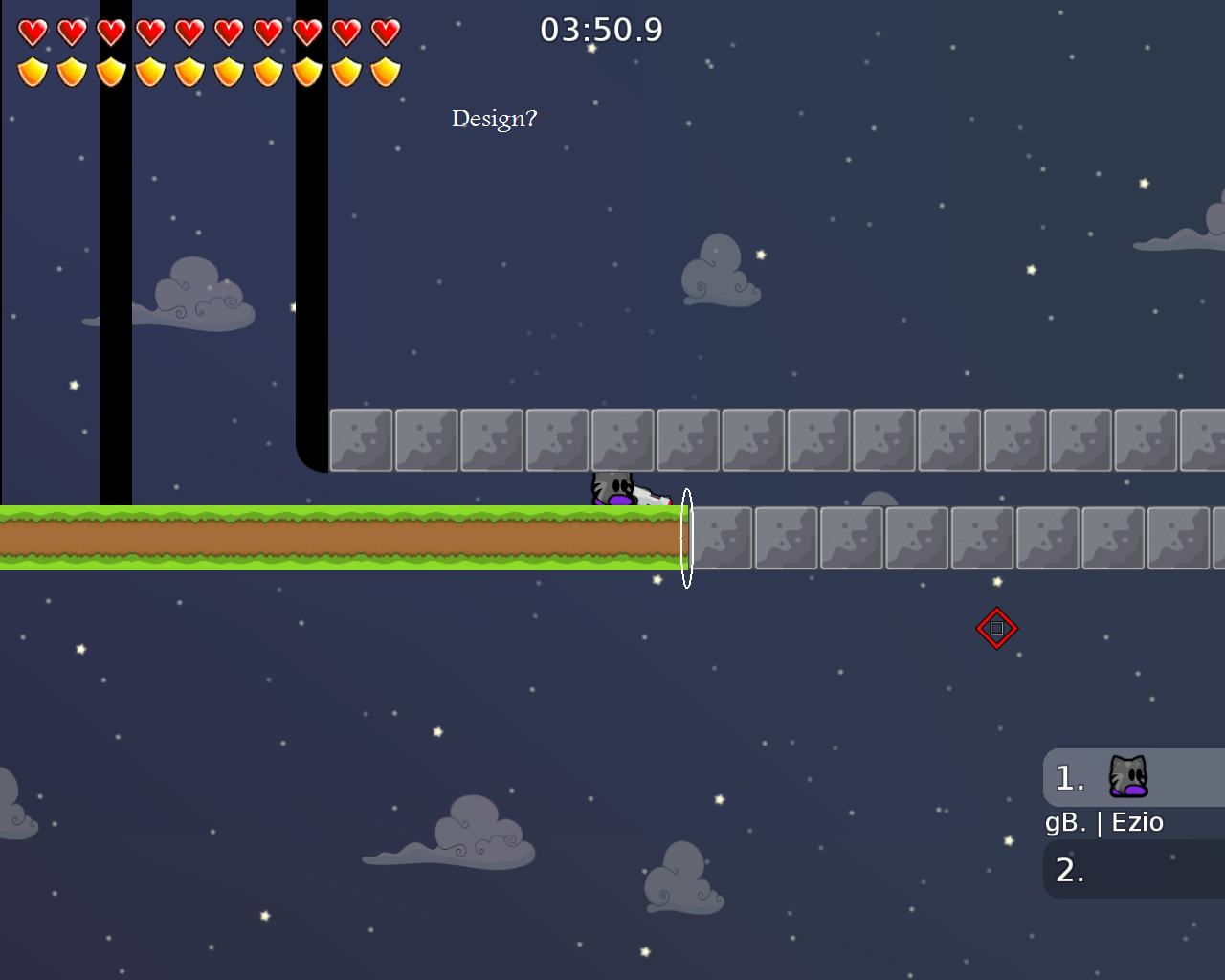Screen dimensions: 1225x980
Task: Click the number 2 scoreboard label
Action: coord(1068,870)
